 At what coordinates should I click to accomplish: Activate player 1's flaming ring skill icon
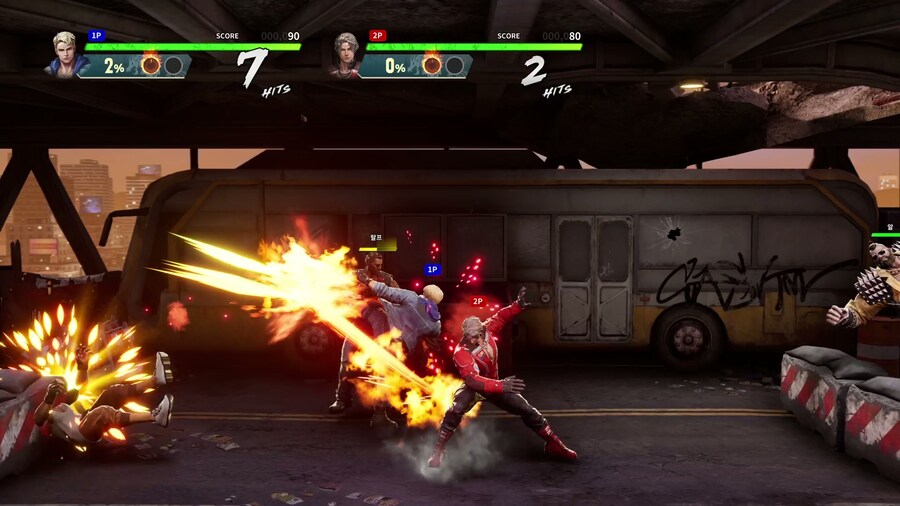click(x=150, y=66)
